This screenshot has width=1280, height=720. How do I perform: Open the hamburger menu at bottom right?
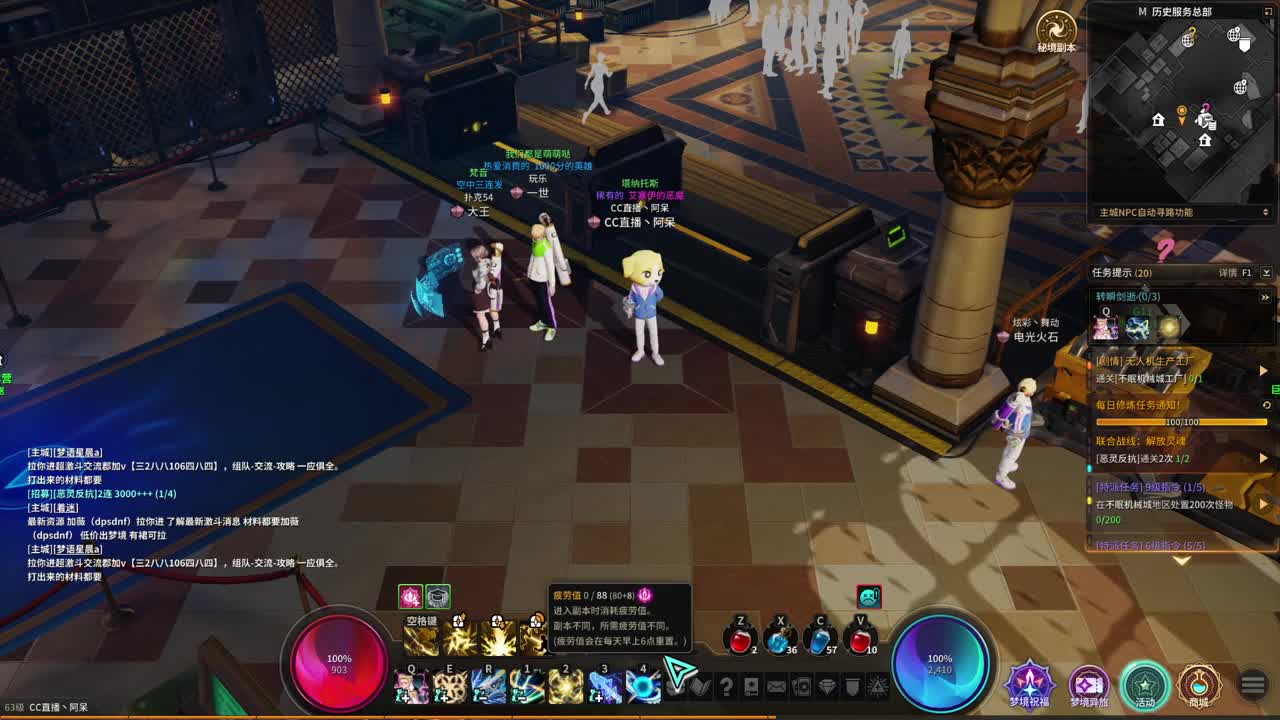pos(1252,685)
